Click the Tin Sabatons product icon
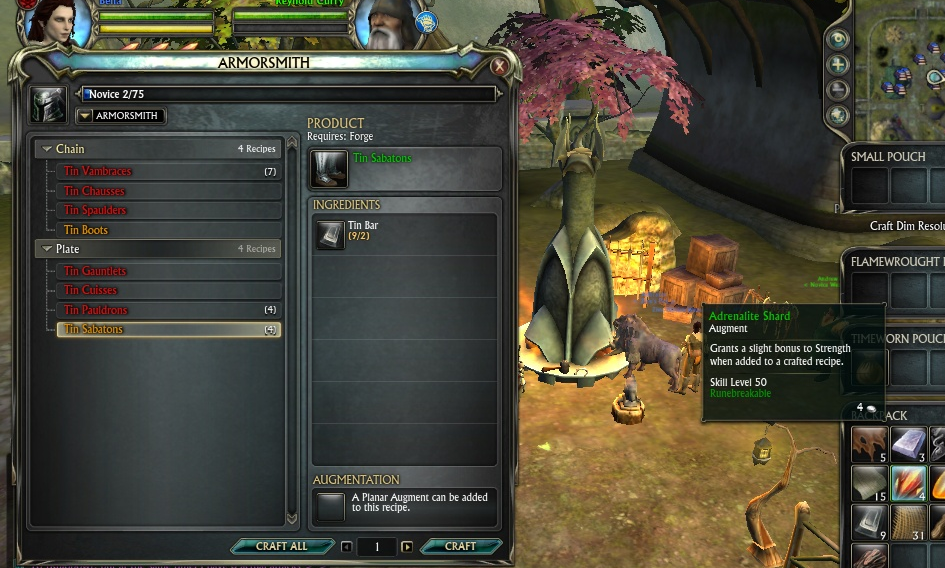The height and width of the screenshot is (568, 945). tap(330, 169)
